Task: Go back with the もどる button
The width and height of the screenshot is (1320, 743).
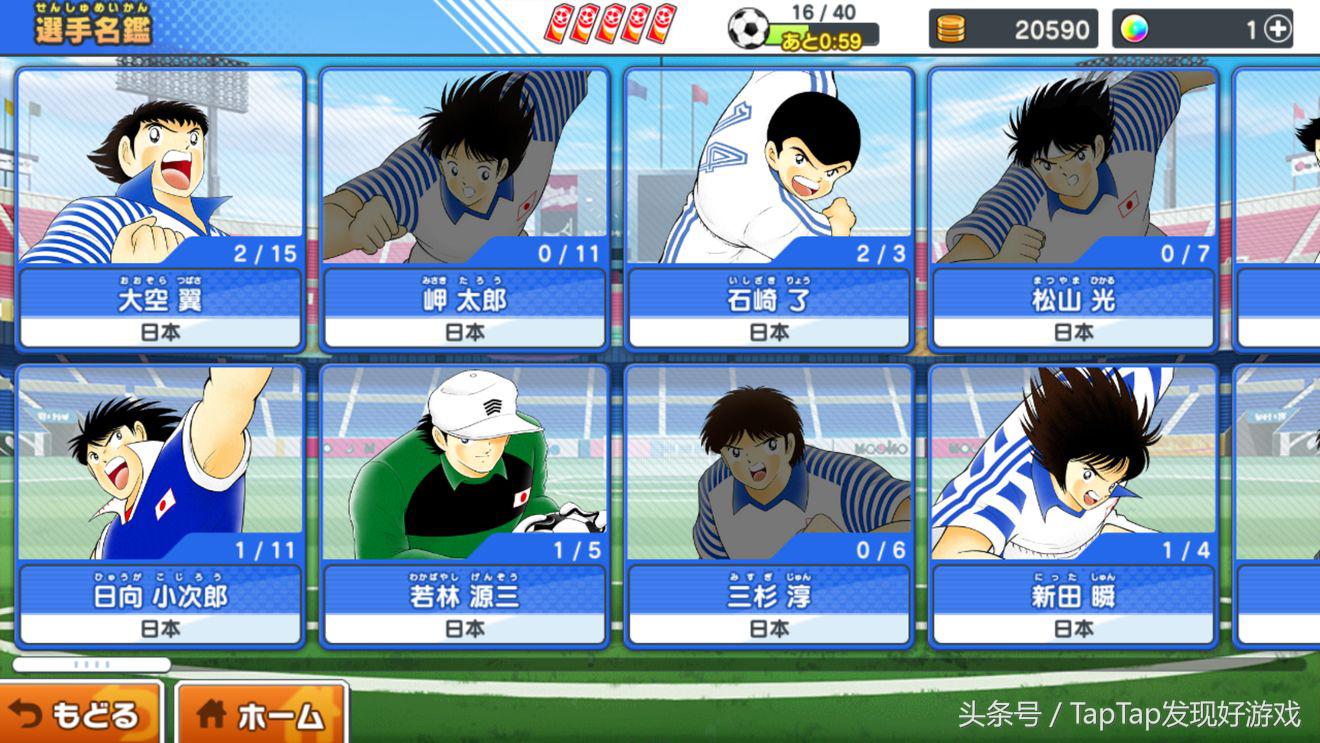Action: [x=78, y=714]
